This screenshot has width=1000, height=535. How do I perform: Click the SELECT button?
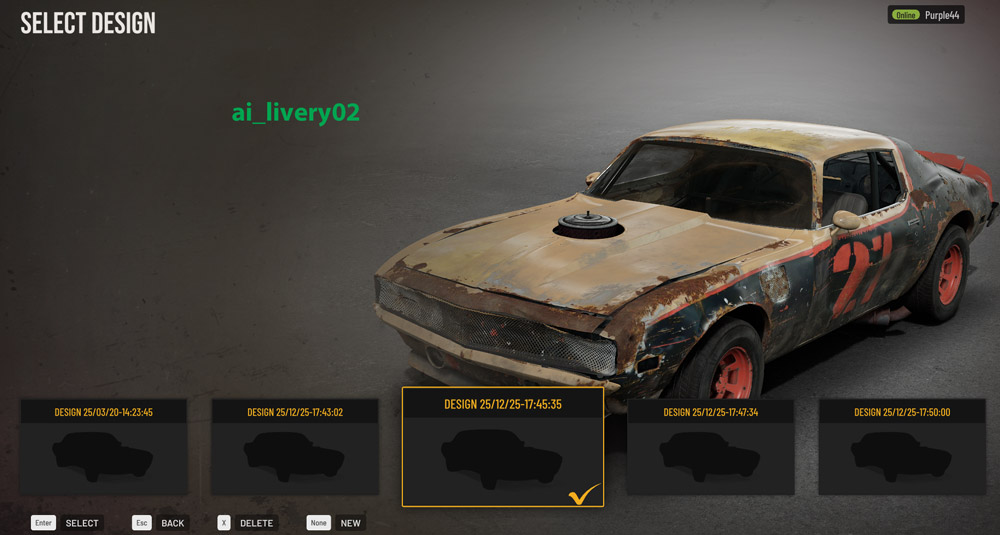[81, 523]
